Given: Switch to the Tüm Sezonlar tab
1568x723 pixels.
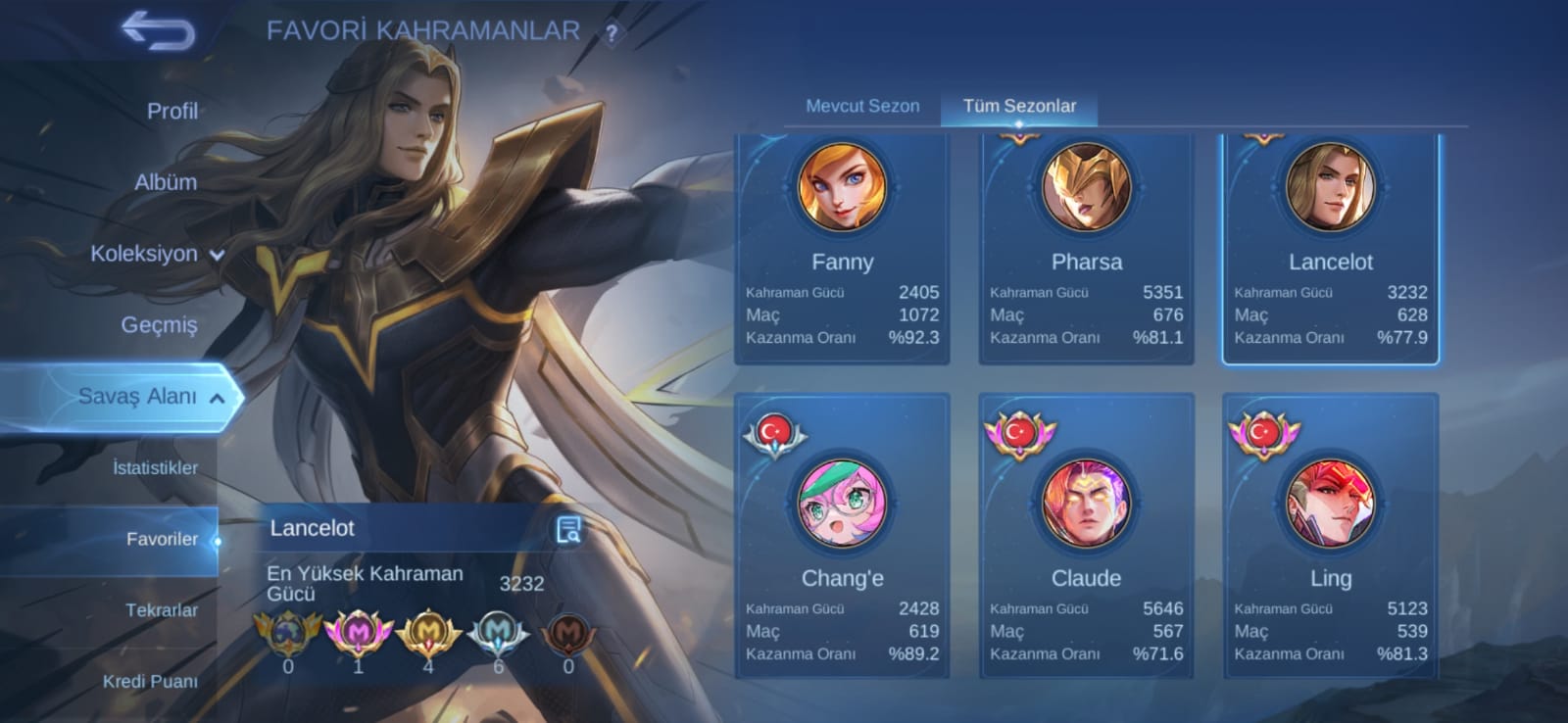Looking at the screenshot, I should tap(1019, 106).
